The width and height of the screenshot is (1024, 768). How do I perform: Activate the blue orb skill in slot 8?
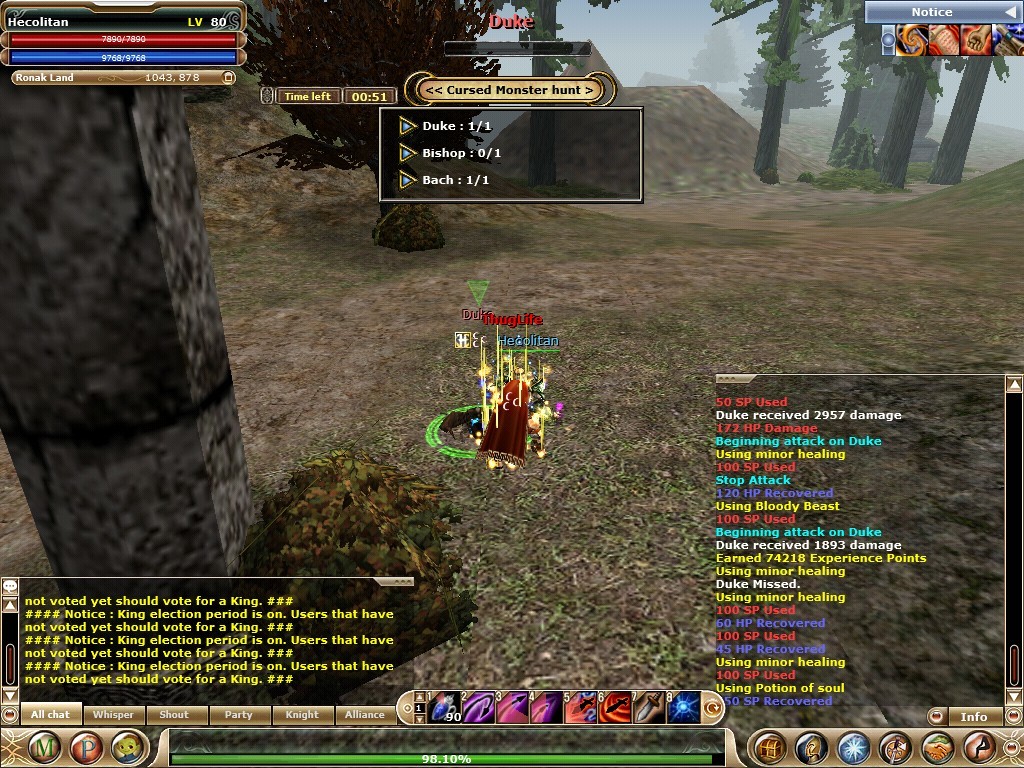(683, 707)
